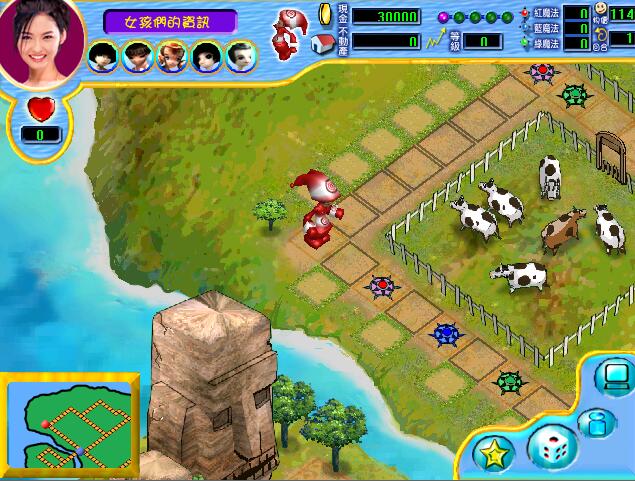The height and width of the screenshot is (481, 635).
Task: Select the large smiling girl portrait
Action: point(40,40)
